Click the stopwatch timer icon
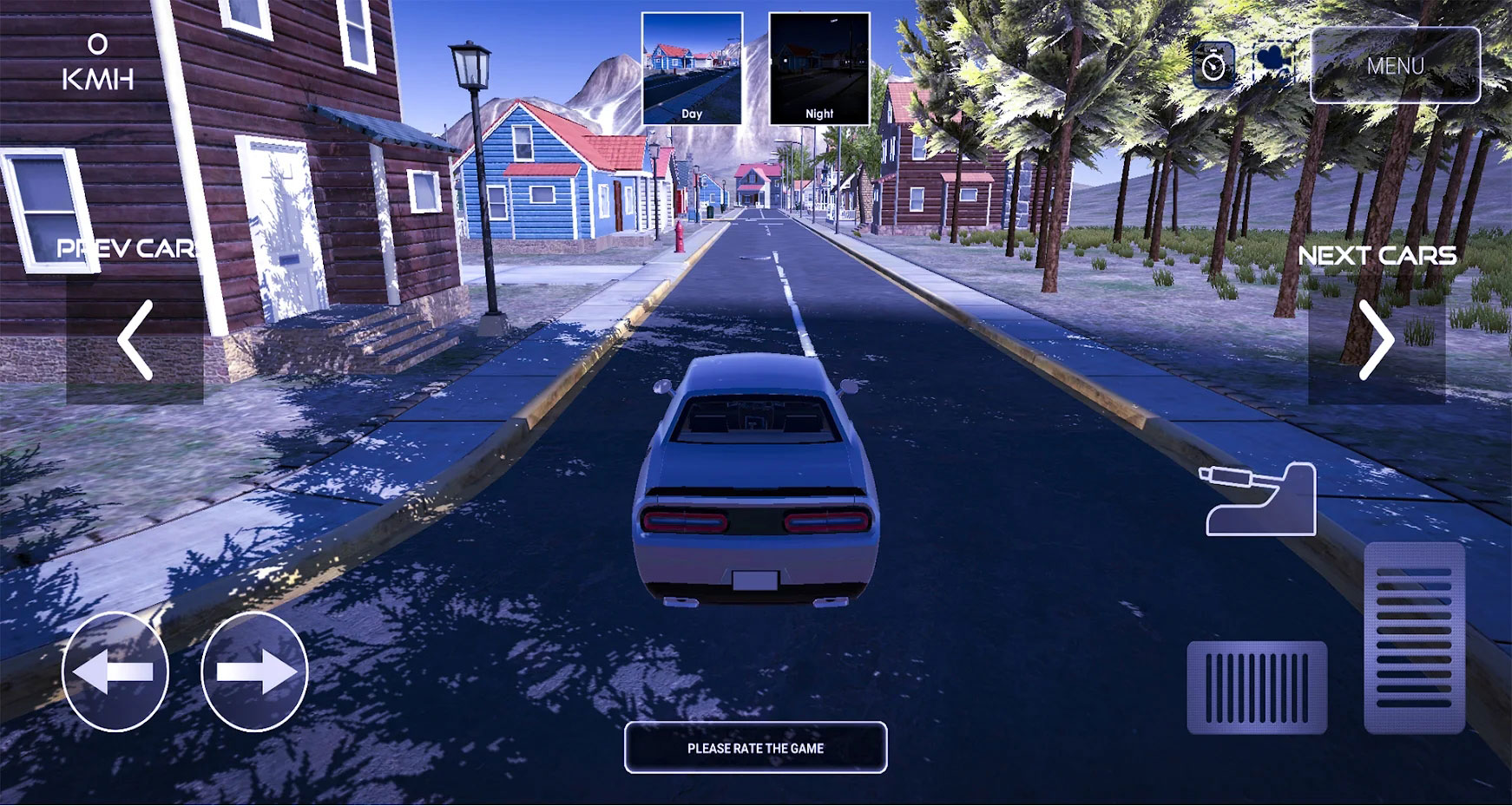 click(1213, 65)
